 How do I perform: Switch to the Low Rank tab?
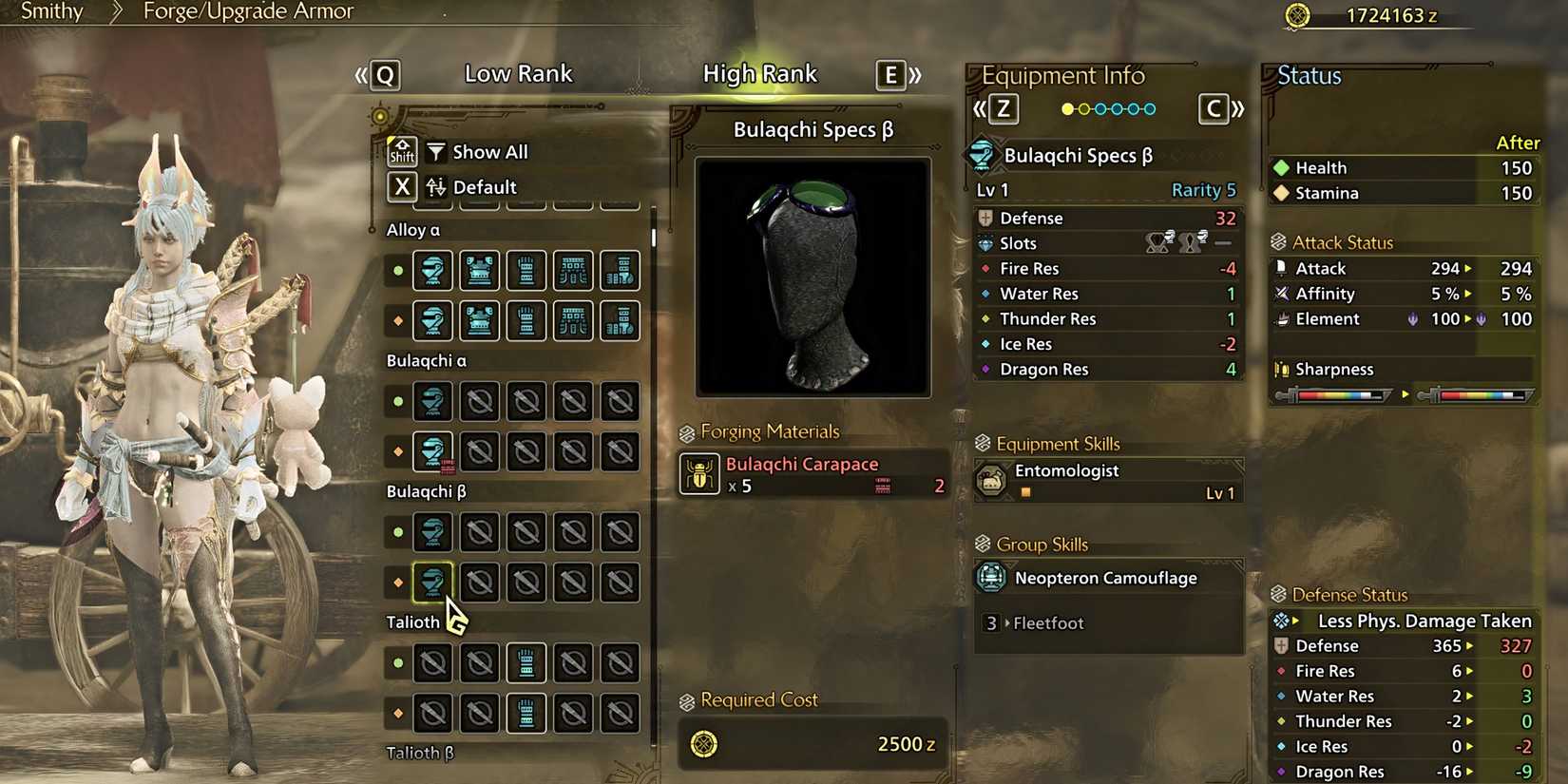click(519, 73)
